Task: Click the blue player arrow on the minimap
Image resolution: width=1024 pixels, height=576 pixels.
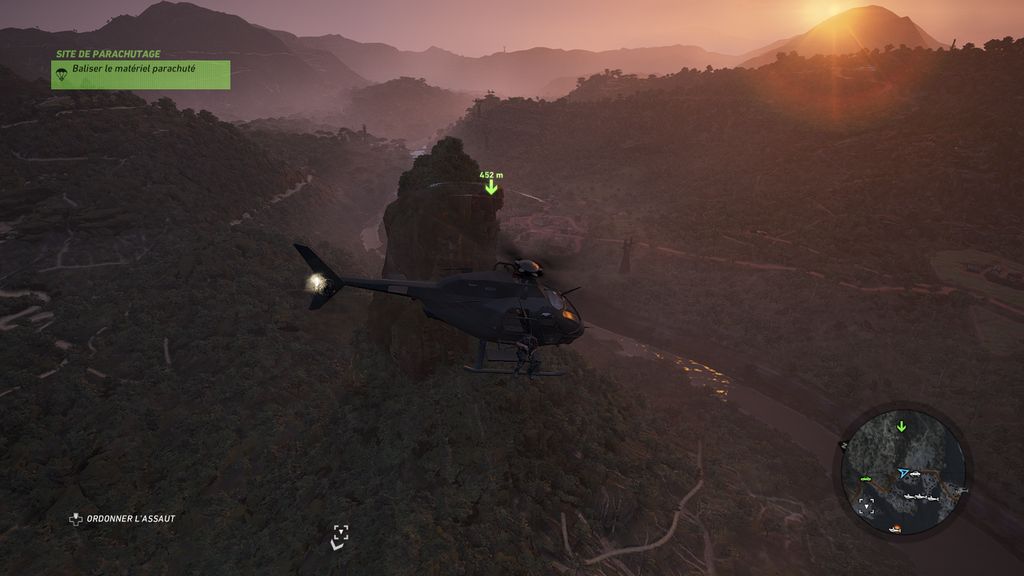Action: pos(904,472)
